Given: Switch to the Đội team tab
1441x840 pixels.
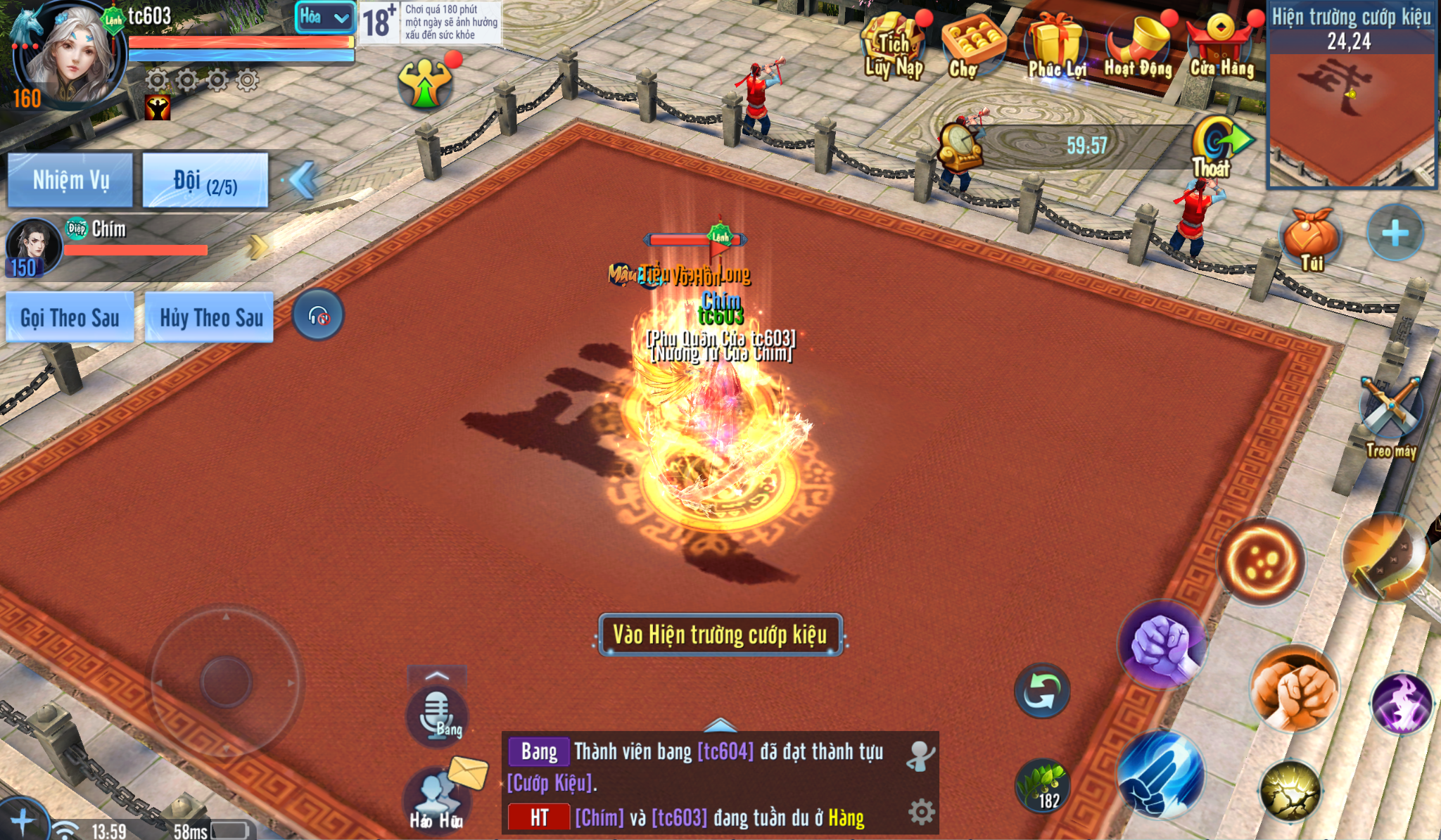Looking at the screenshot, I should 205,181.
